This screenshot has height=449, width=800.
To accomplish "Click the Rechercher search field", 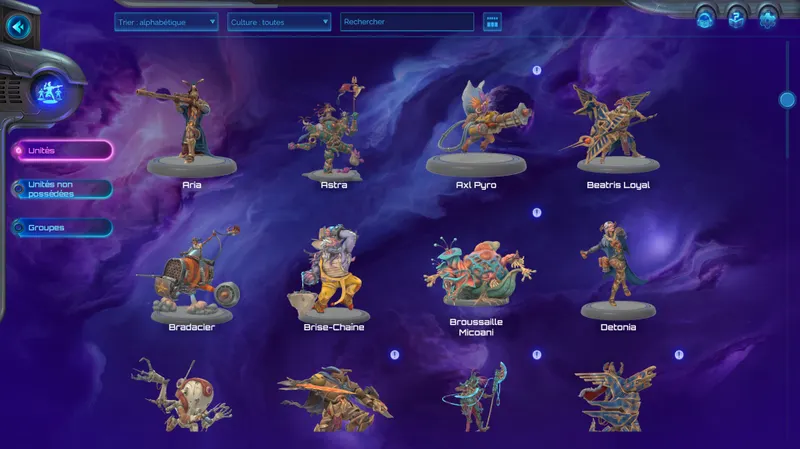I will pyautogui.click(x=406, y=21).
